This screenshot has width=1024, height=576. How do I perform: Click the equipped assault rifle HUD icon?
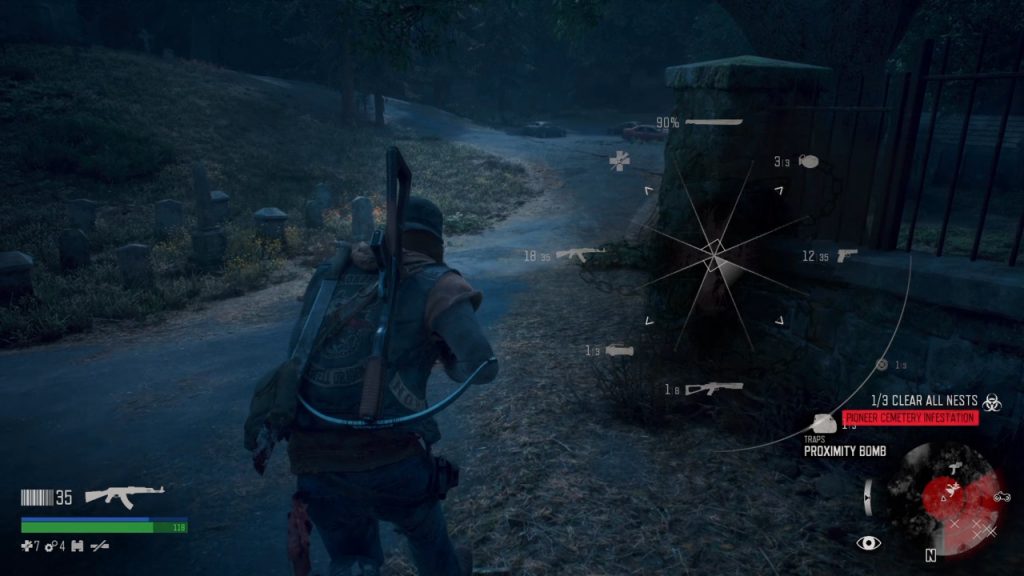(x=124, y=495)
